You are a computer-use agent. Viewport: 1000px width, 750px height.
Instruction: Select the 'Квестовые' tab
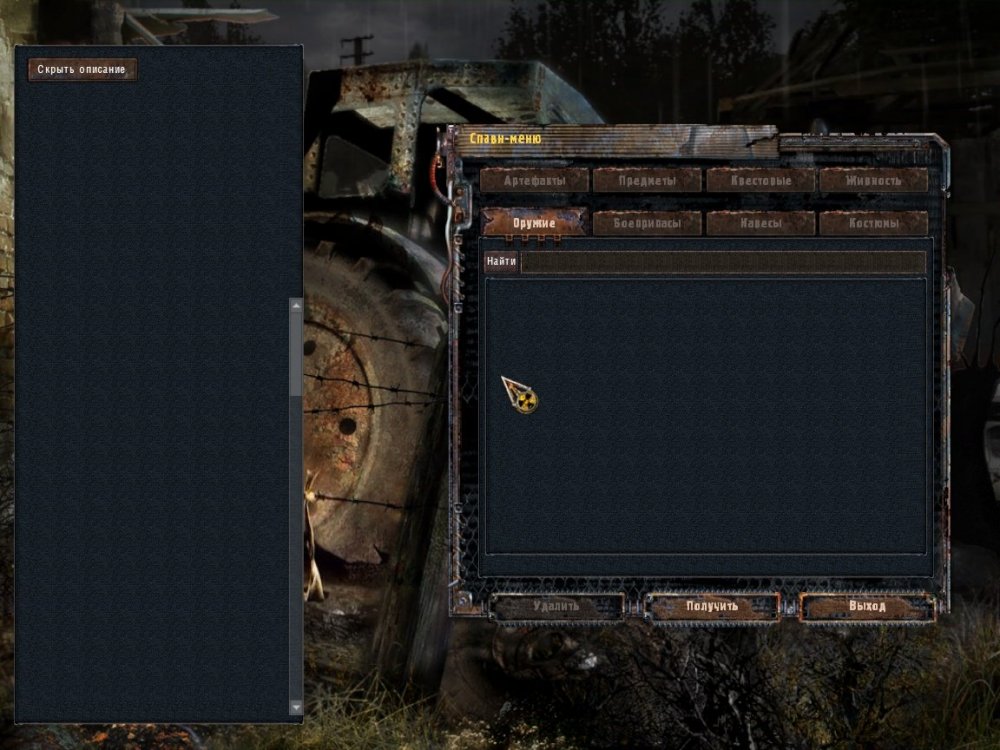[761, 181]
